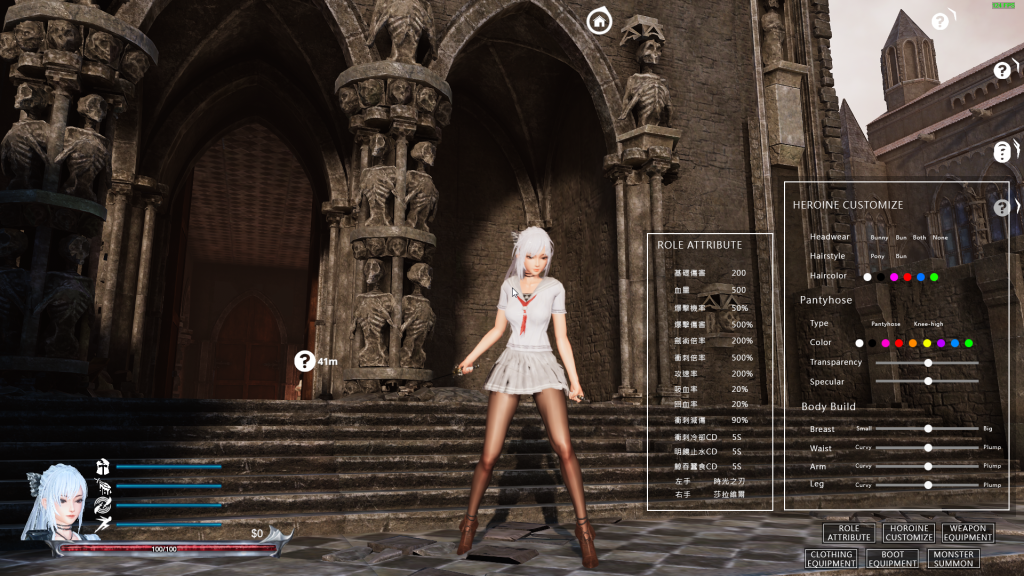Select Both for headwear
The image size is (1024, 576).
[919, 238]
